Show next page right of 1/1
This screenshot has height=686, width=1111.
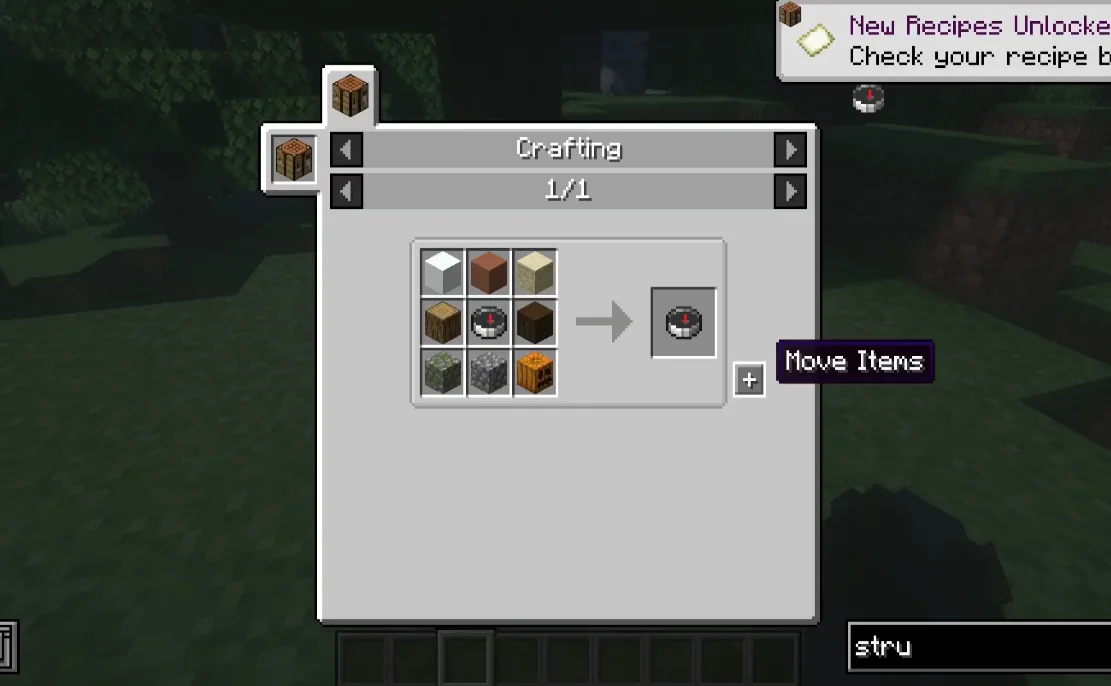tap(790, 191)
